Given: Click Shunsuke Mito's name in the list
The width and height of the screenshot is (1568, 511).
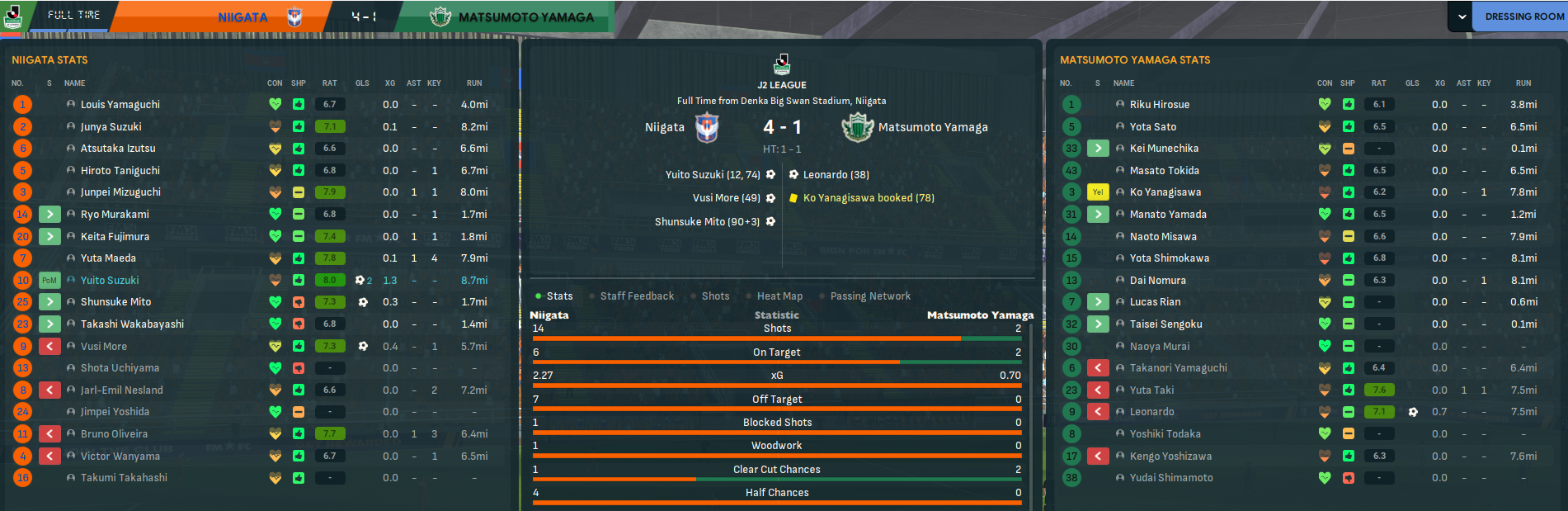Looking at the screenshot, I should point(116,302).
